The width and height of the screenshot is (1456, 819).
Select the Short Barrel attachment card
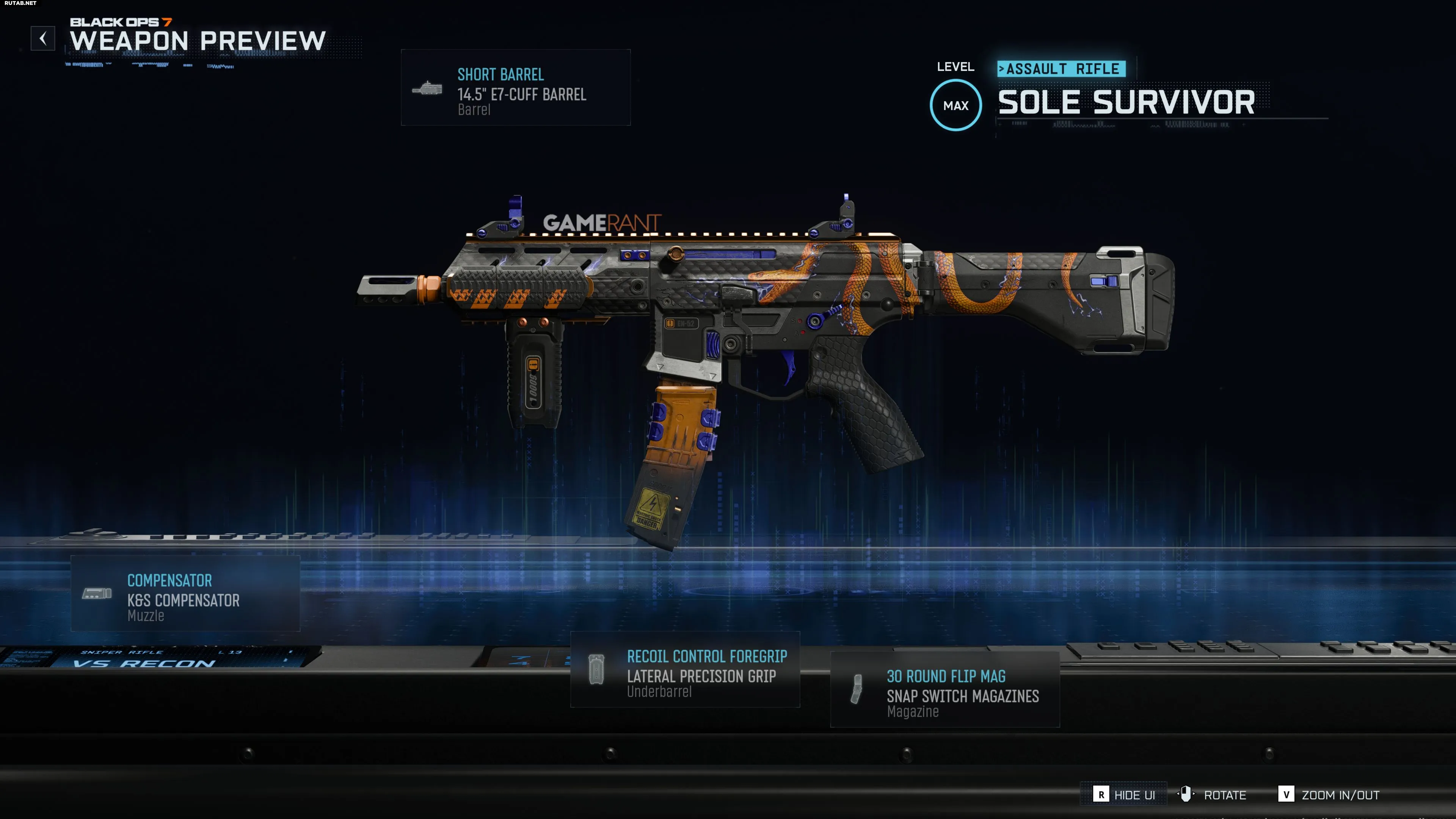516,88
